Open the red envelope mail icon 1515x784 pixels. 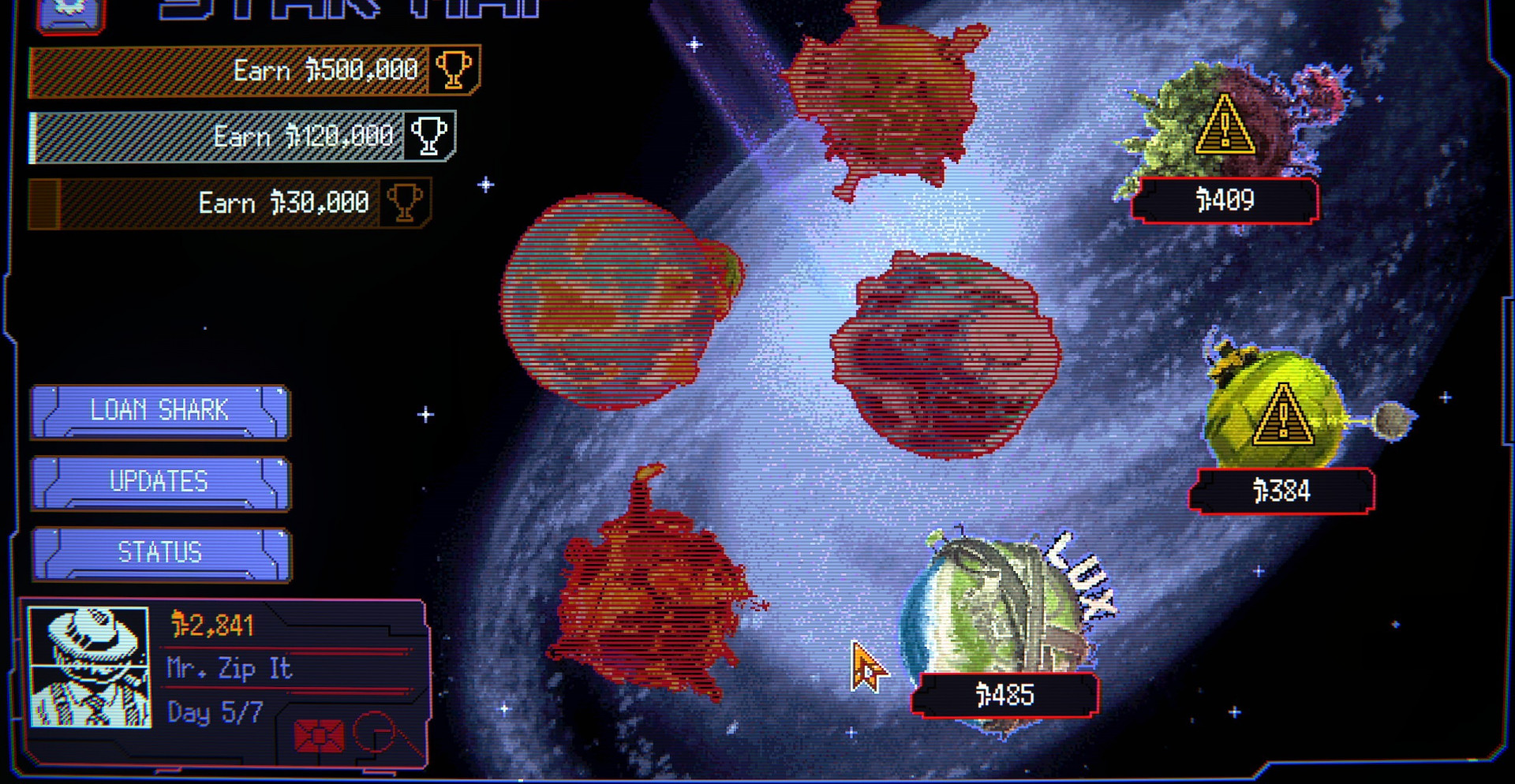(x=318, y=735)
